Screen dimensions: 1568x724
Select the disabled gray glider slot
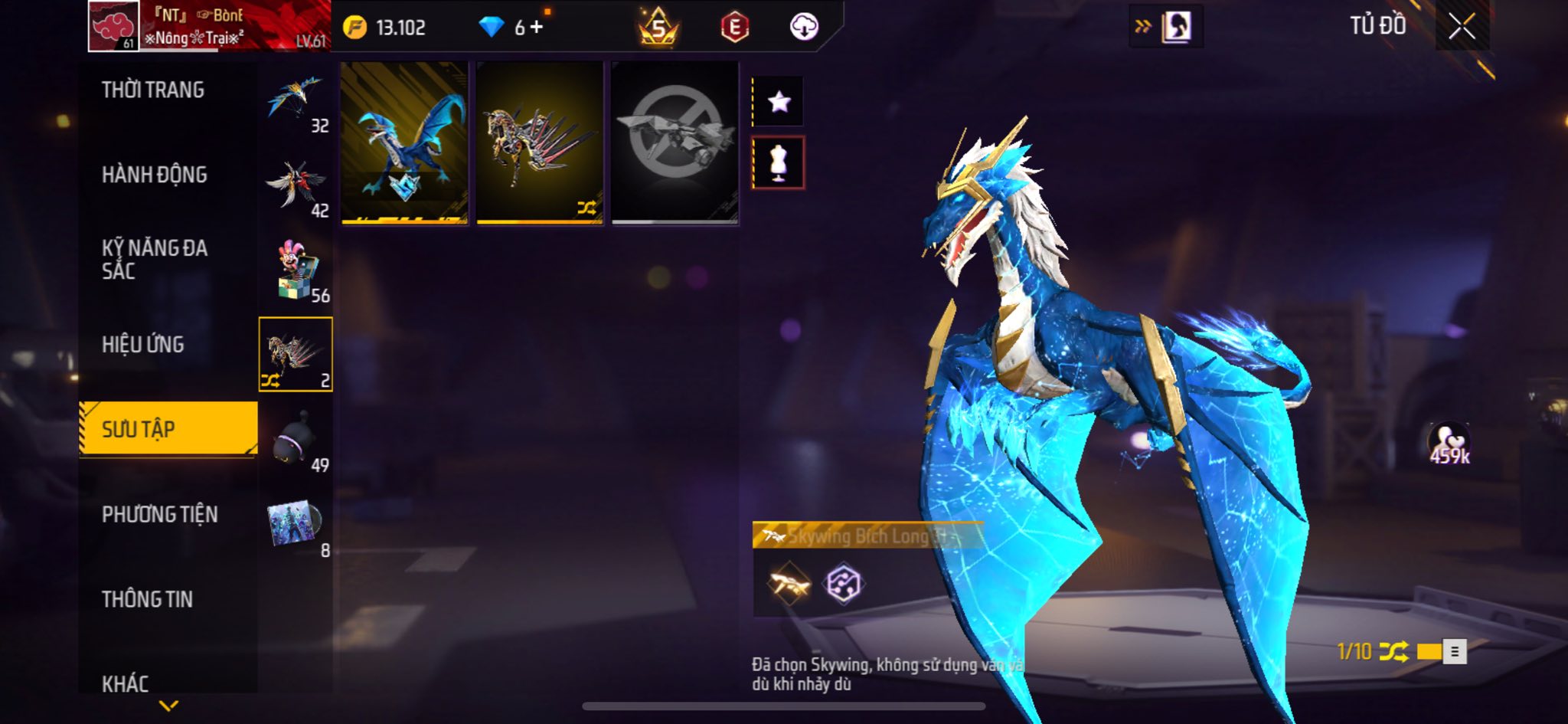(675, 143)
